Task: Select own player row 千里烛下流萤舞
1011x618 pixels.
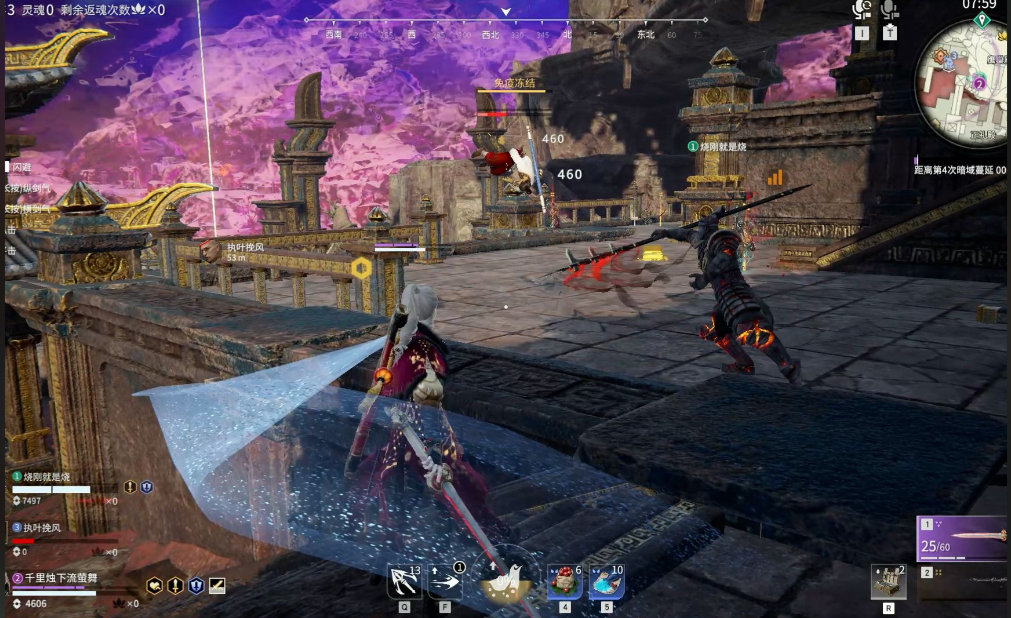Action: [x=60, y=577]
